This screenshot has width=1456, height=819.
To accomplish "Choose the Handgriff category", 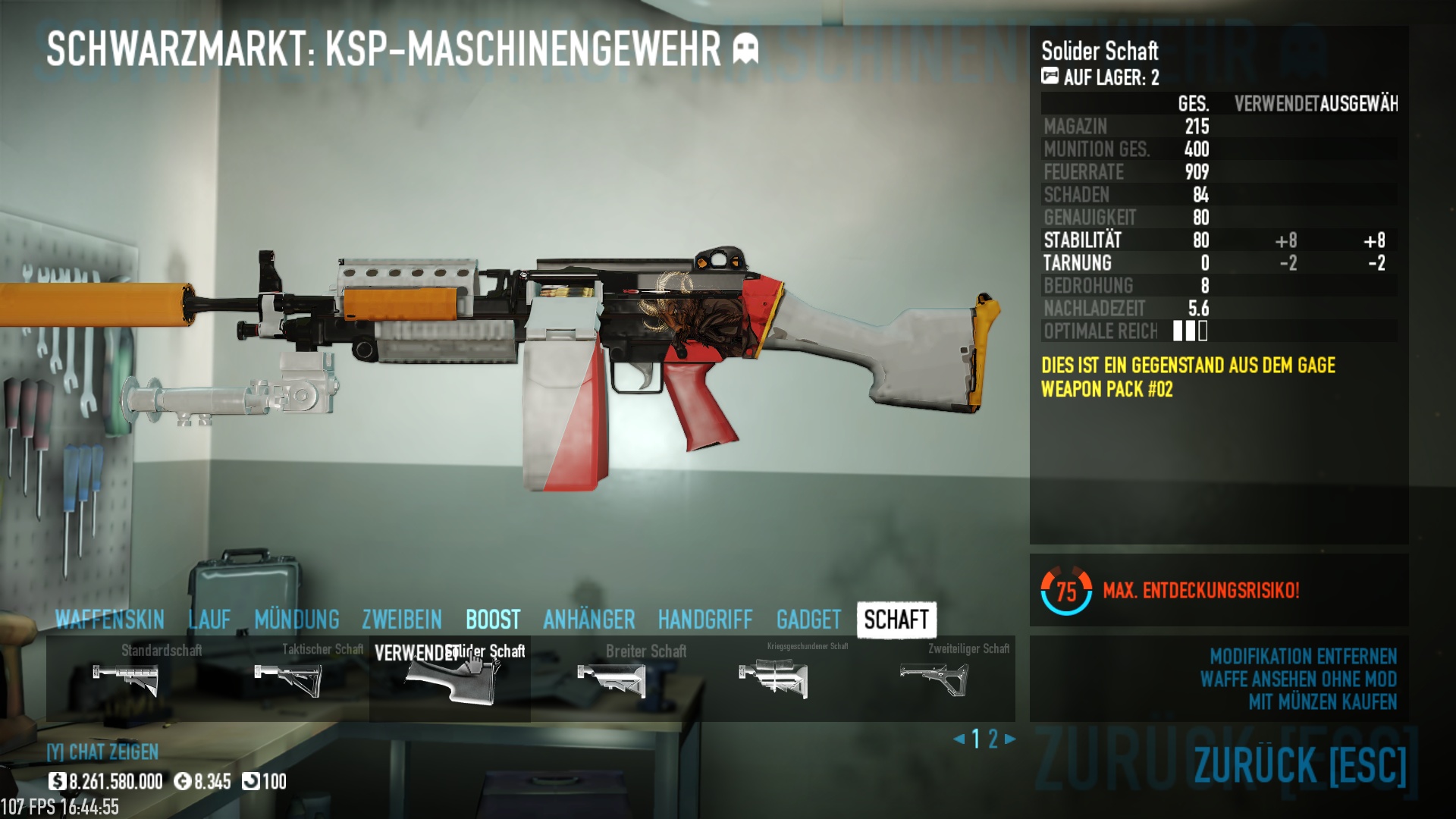I will click(x=705, y=620).
